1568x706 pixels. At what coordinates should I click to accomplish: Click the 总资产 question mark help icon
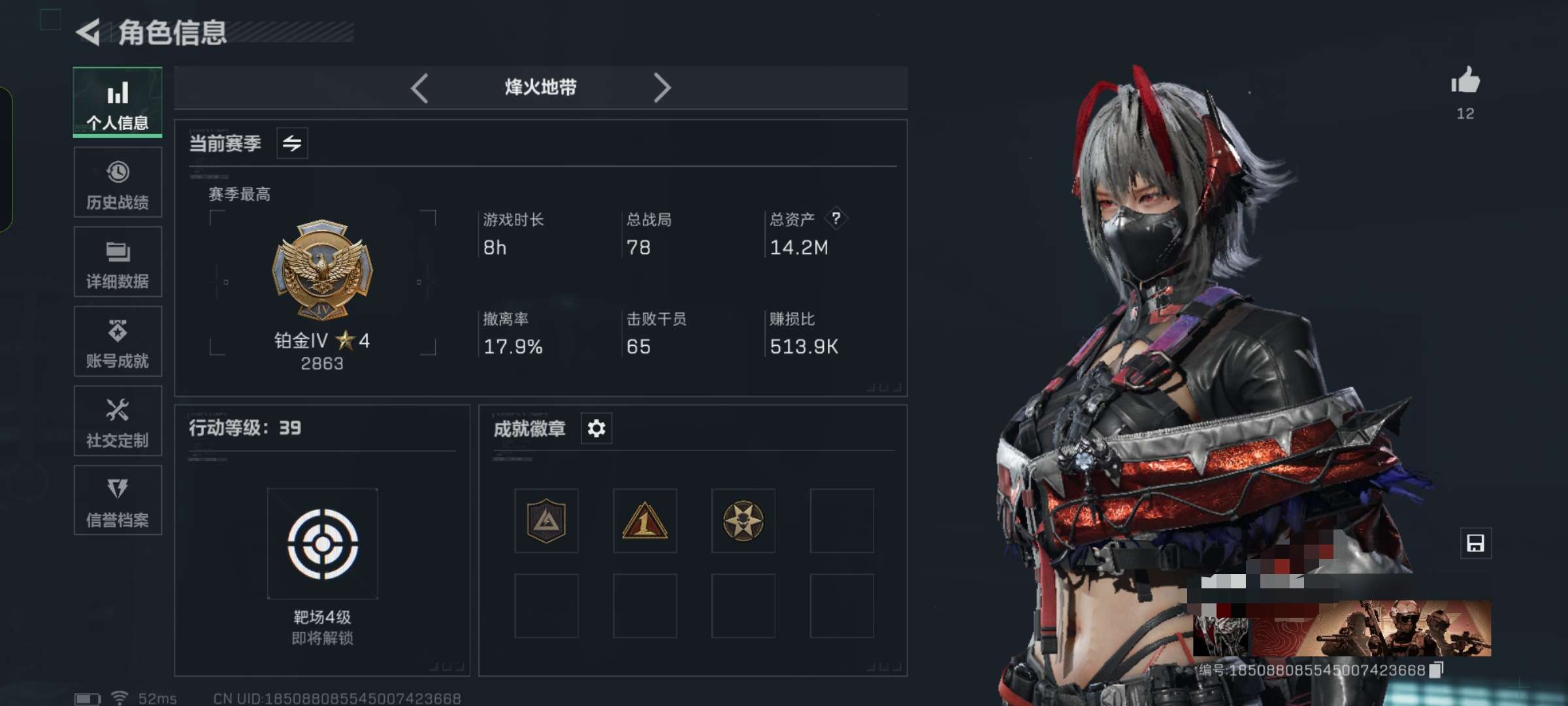[836, 218]
